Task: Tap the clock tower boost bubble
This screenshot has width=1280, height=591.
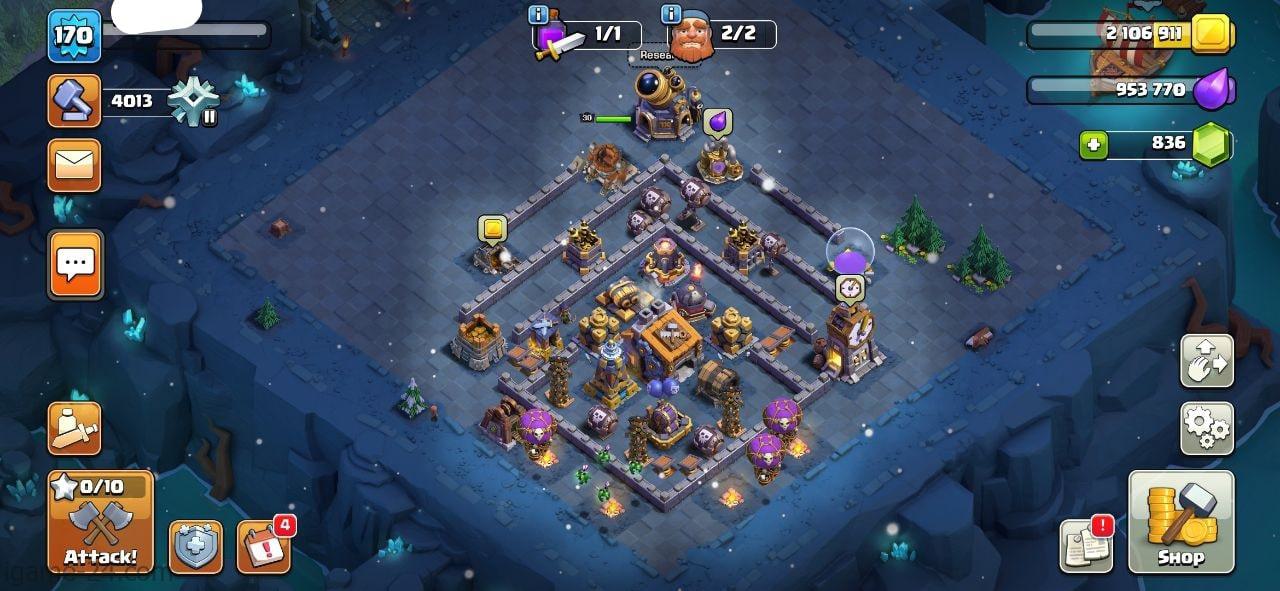Action: tap(849, 288)
